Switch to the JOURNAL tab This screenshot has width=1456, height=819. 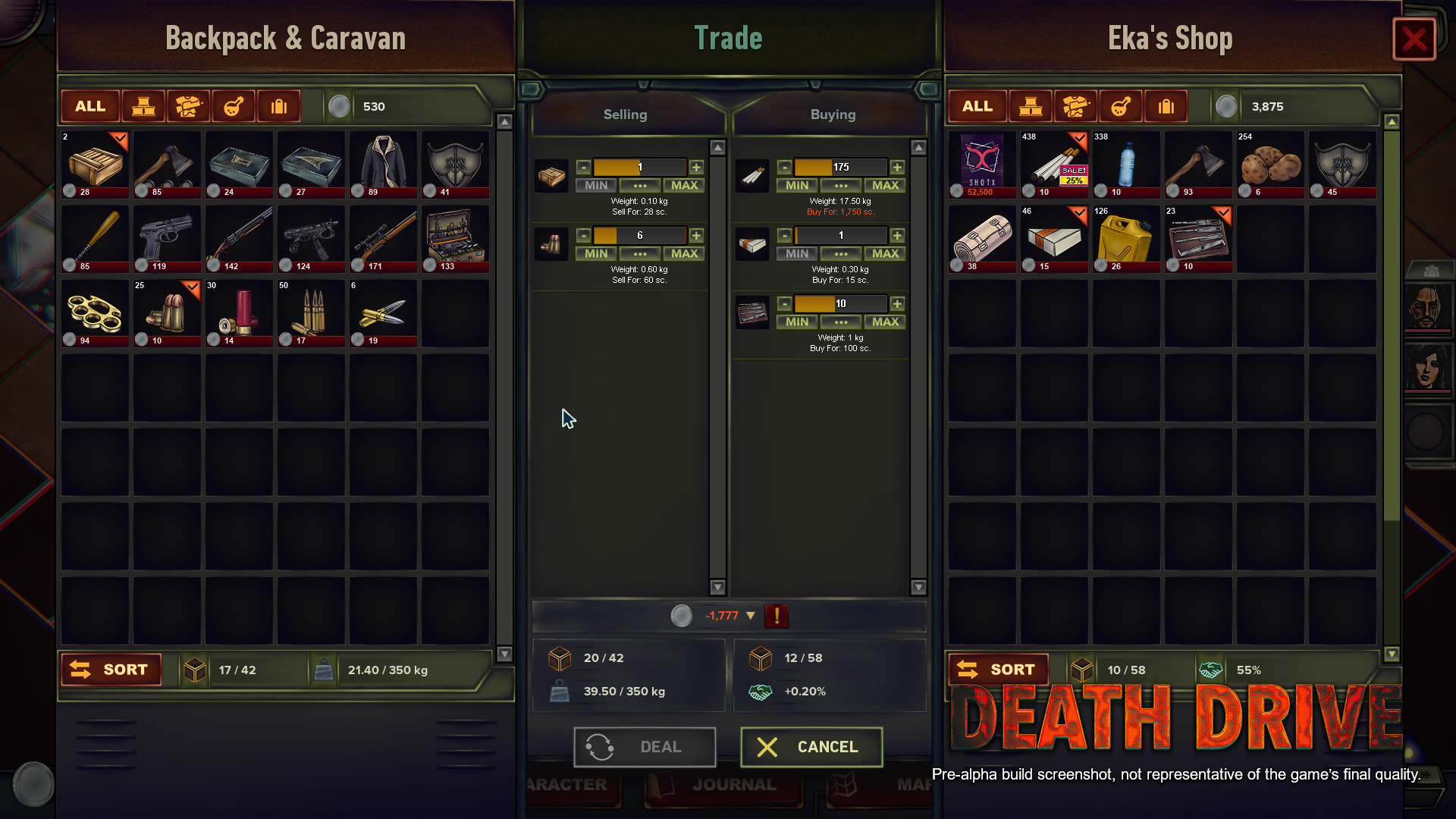pyautogui.click(x=723, y=784)
